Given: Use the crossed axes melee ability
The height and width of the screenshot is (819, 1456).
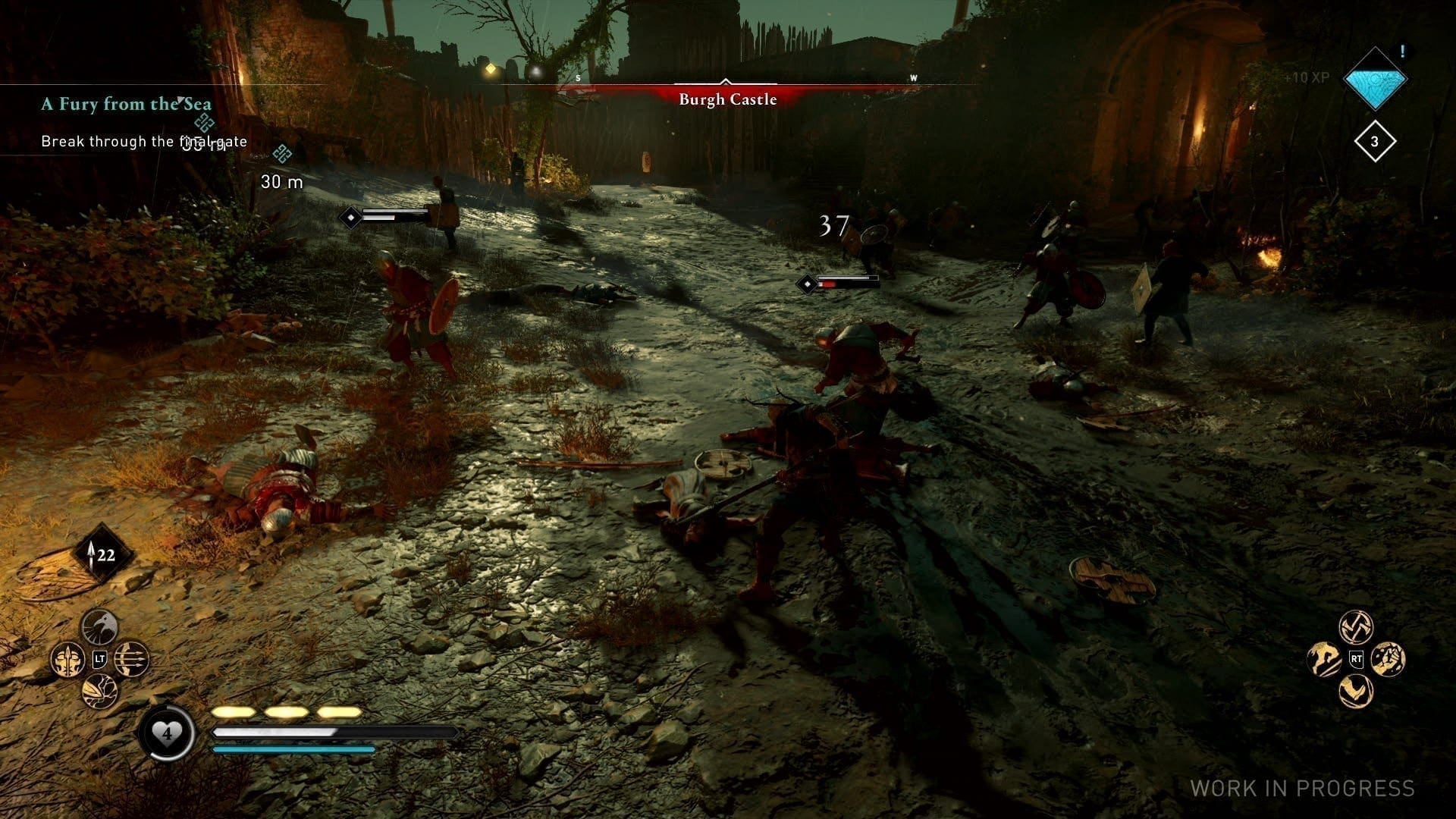Looking at the screenshot, I should click(1356, 626).
